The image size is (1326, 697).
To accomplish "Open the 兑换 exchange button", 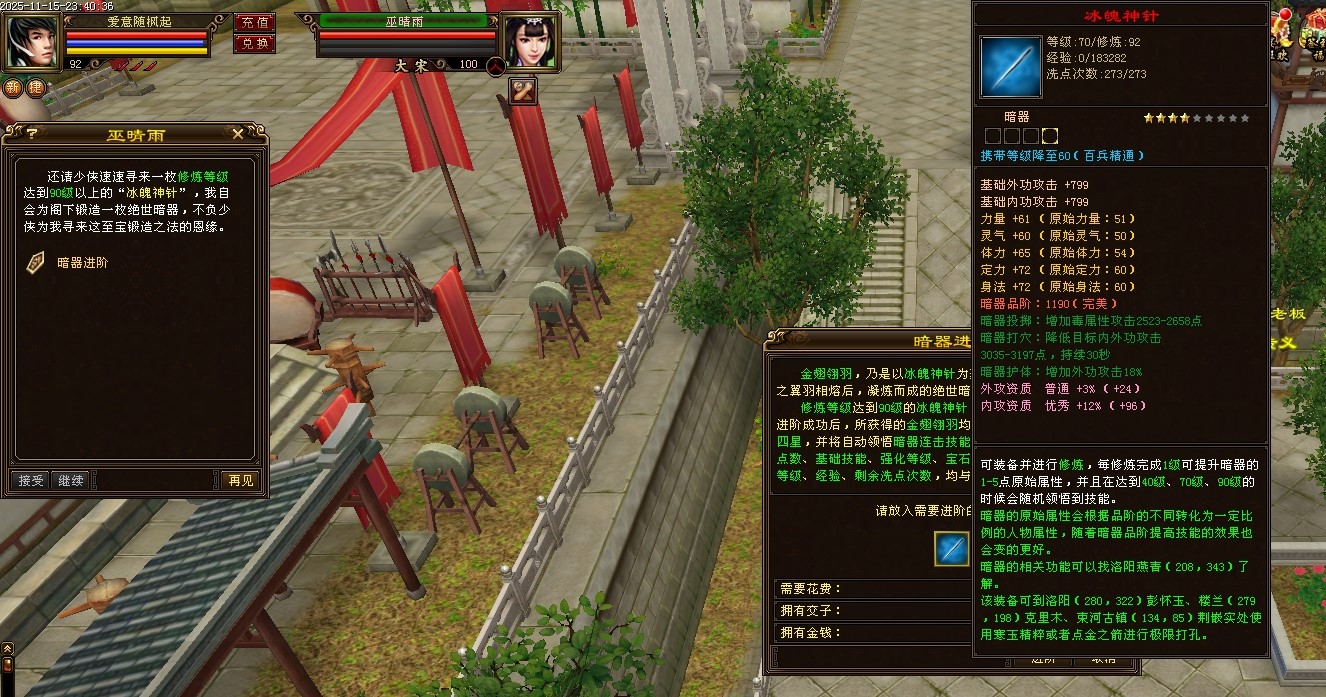I will tap(254, 43).
